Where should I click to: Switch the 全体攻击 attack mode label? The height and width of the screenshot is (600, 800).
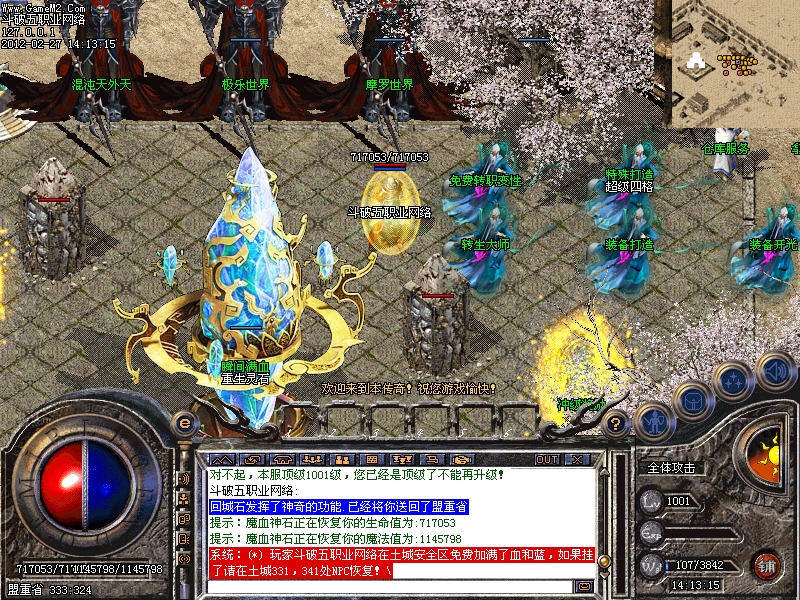(x=672, y=468)
